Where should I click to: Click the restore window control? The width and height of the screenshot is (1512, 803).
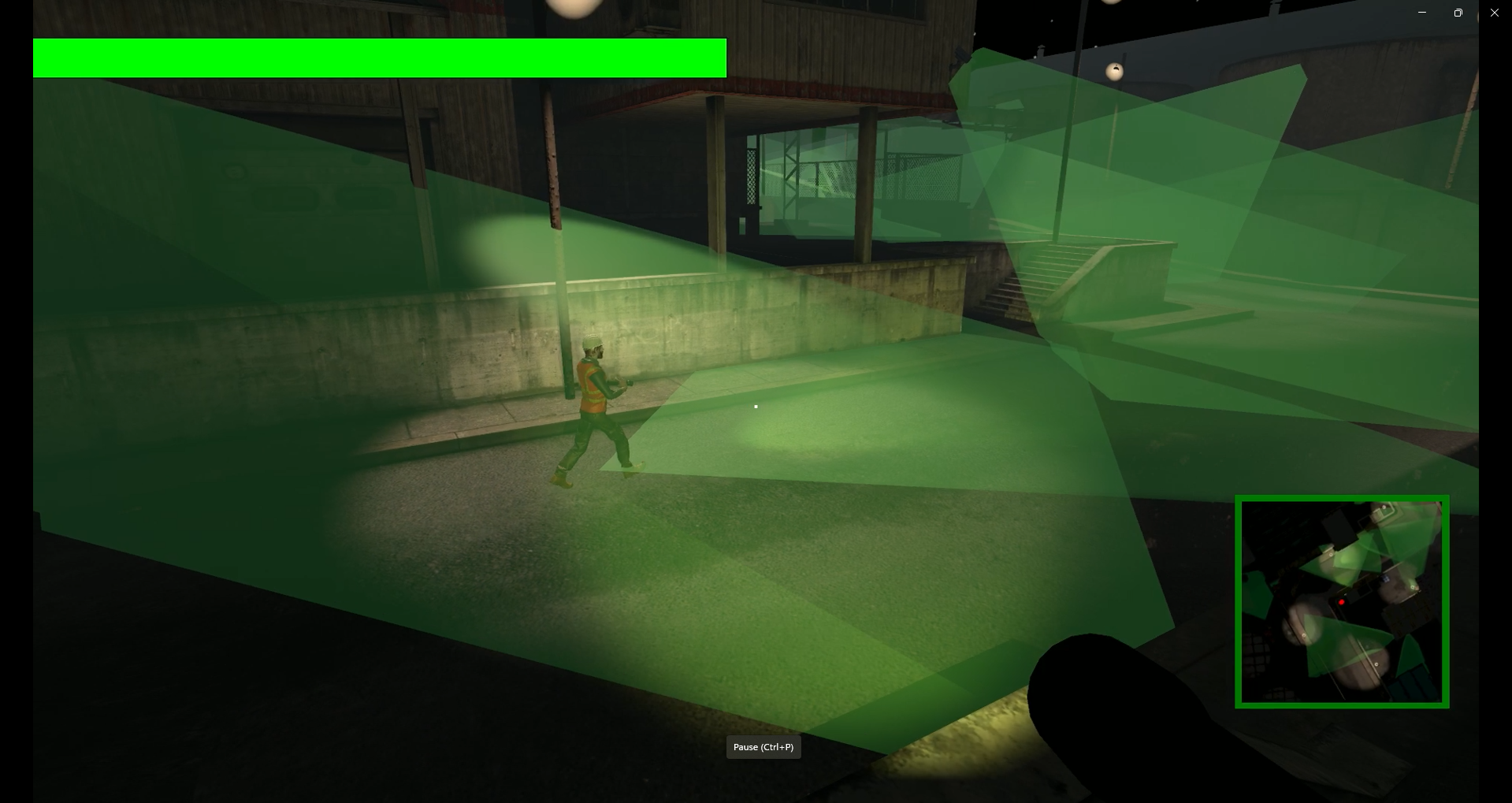click(x=1457, y=13)
